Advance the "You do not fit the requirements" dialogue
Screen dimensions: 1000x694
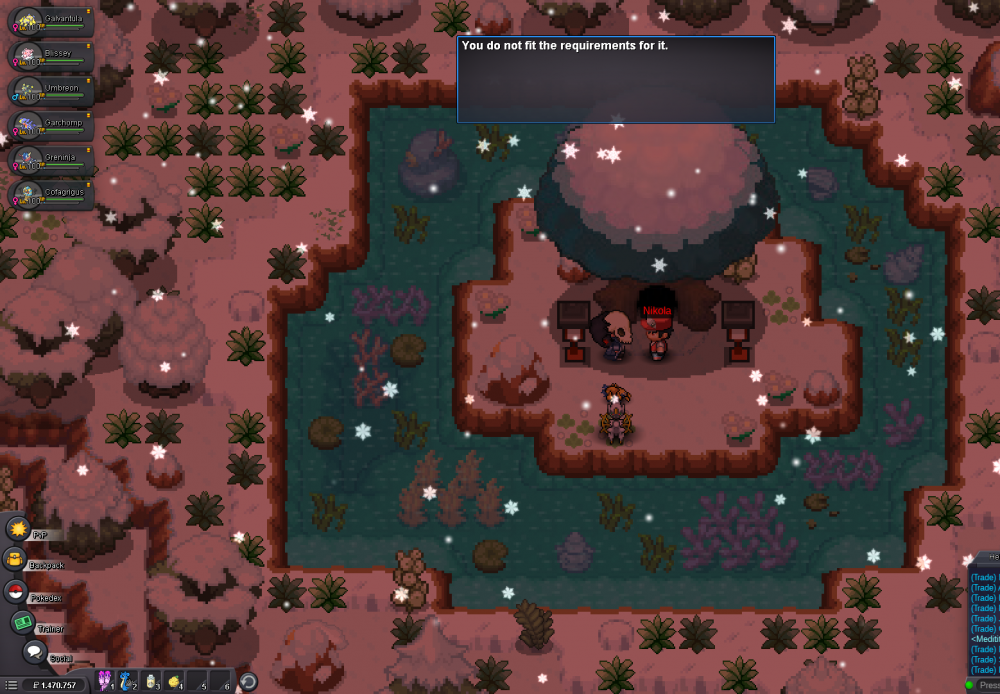[x=615, y=80]
